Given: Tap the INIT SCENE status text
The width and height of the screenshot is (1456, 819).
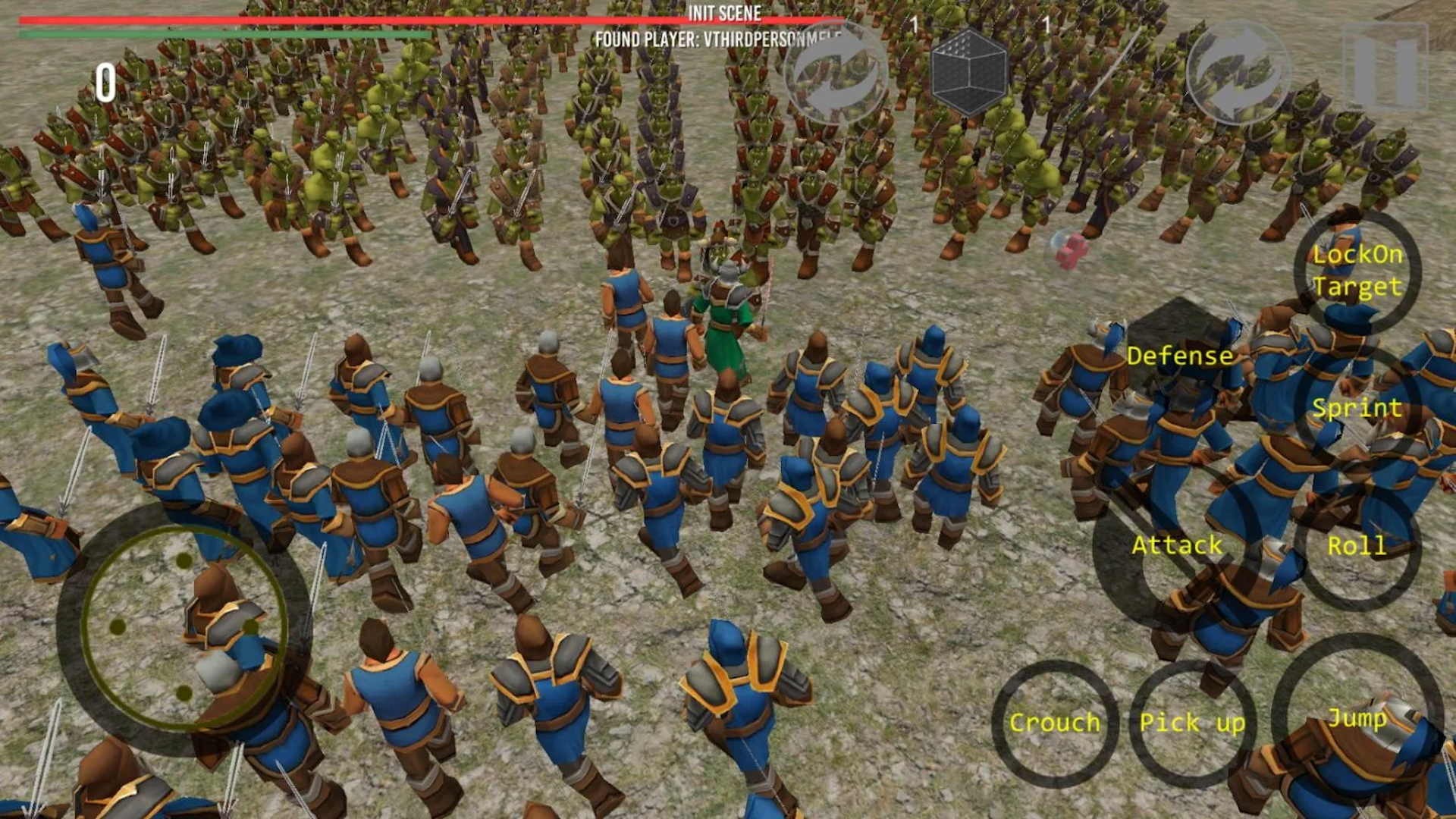Looking at the screenshot, I should pyautogui.click(x=724, y=13).
